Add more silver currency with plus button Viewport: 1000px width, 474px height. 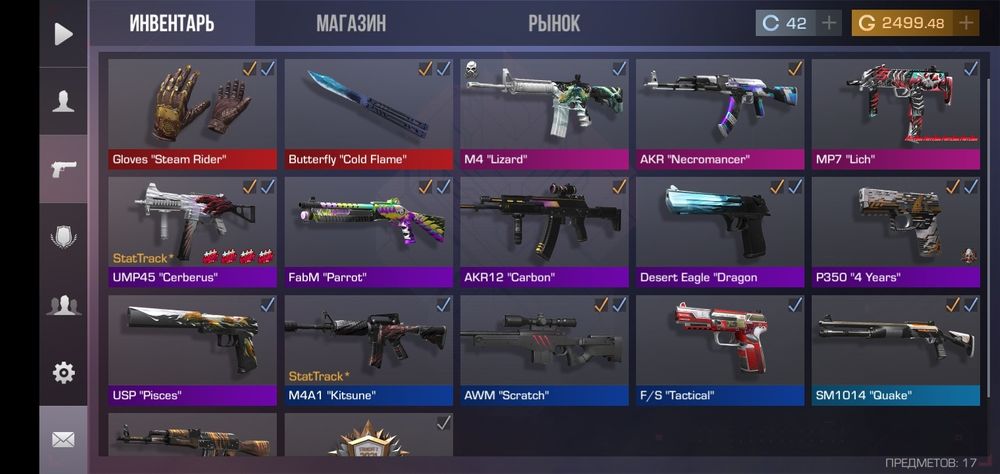tap(829, 23)
